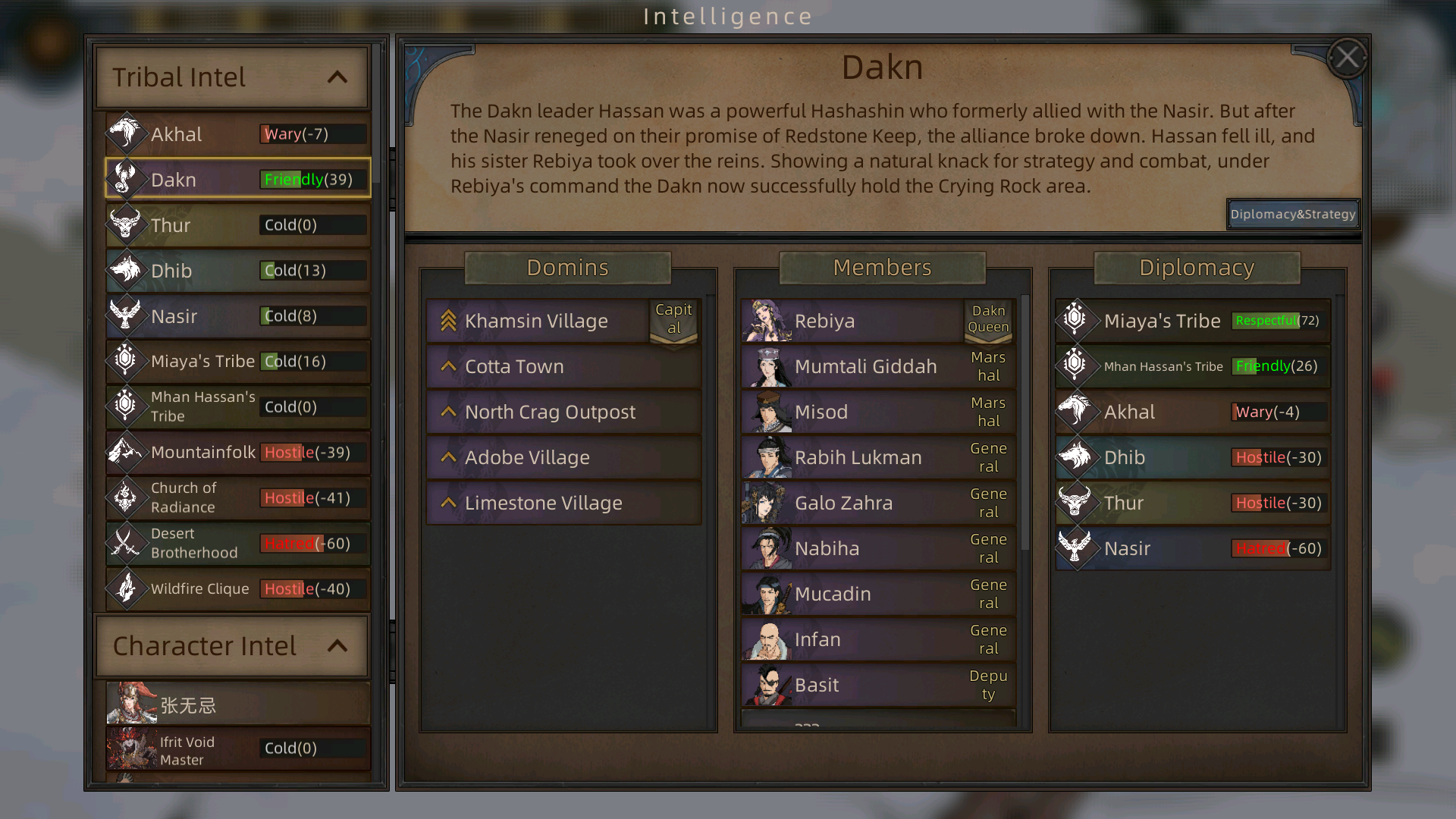Click the Dakn serpent emblem in Tribal Intel
Screen dimensions: 1456x819
(x=127, y=179)
